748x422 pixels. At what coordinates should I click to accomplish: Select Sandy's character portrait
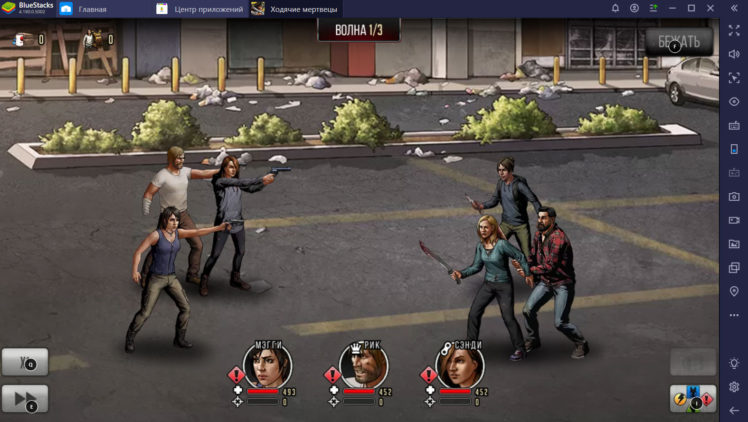point(459,366)
